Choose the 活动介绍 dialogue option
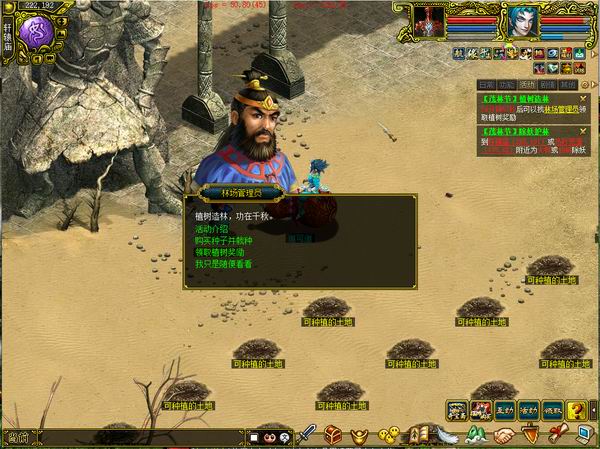Screen dimensions: 600x449 click(210, 229)
